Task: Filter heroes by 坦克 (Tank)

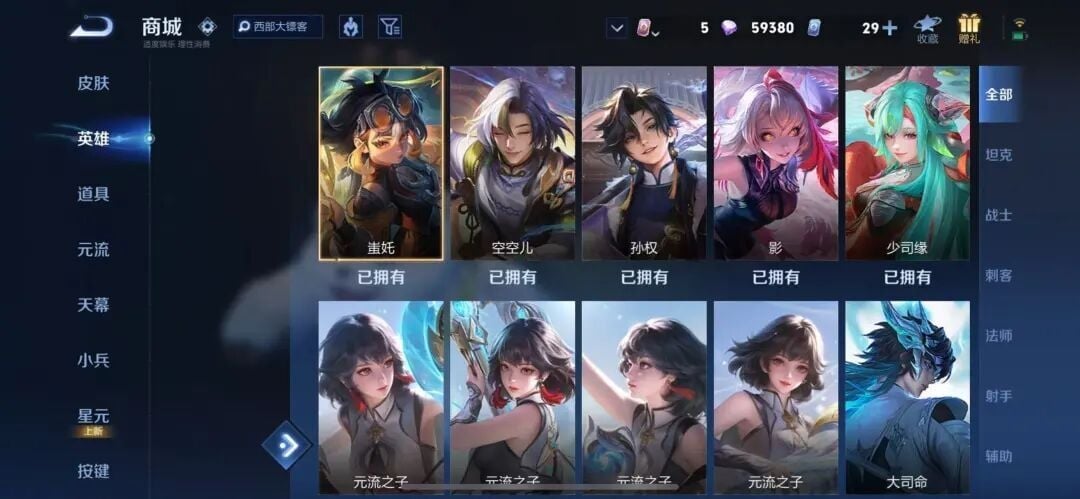Action: [999, 155]
